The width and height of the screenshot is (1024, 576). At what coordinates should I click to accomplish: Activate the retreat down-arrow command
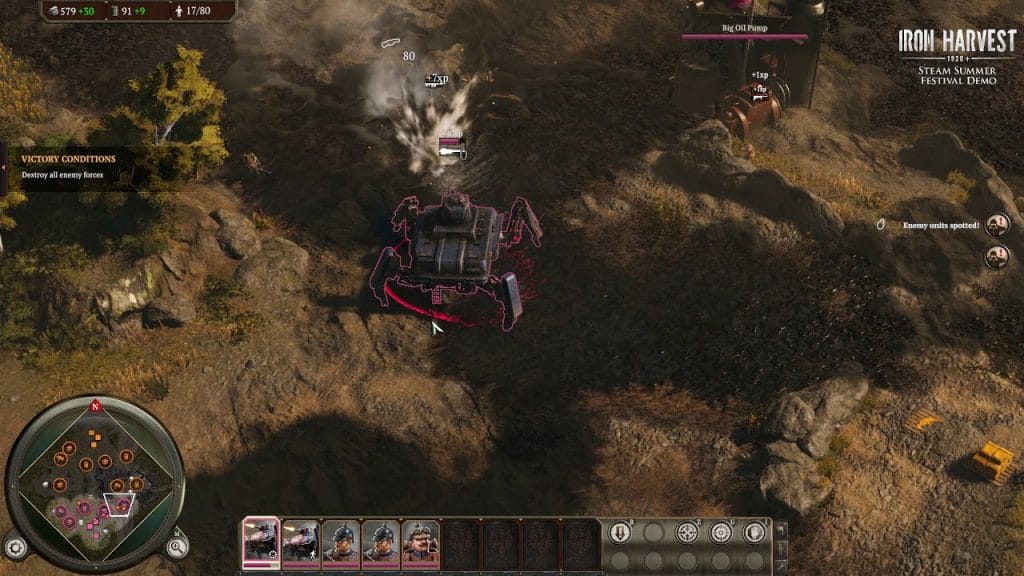(619, 532)
